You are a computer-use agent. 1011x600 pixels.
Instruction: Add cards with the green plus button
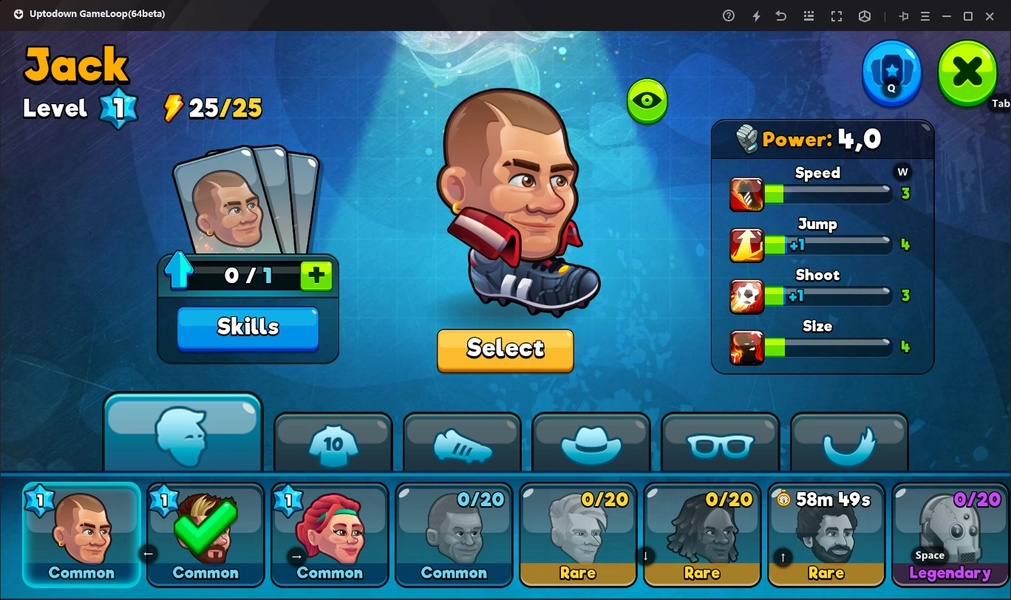[x=316, y=276]
